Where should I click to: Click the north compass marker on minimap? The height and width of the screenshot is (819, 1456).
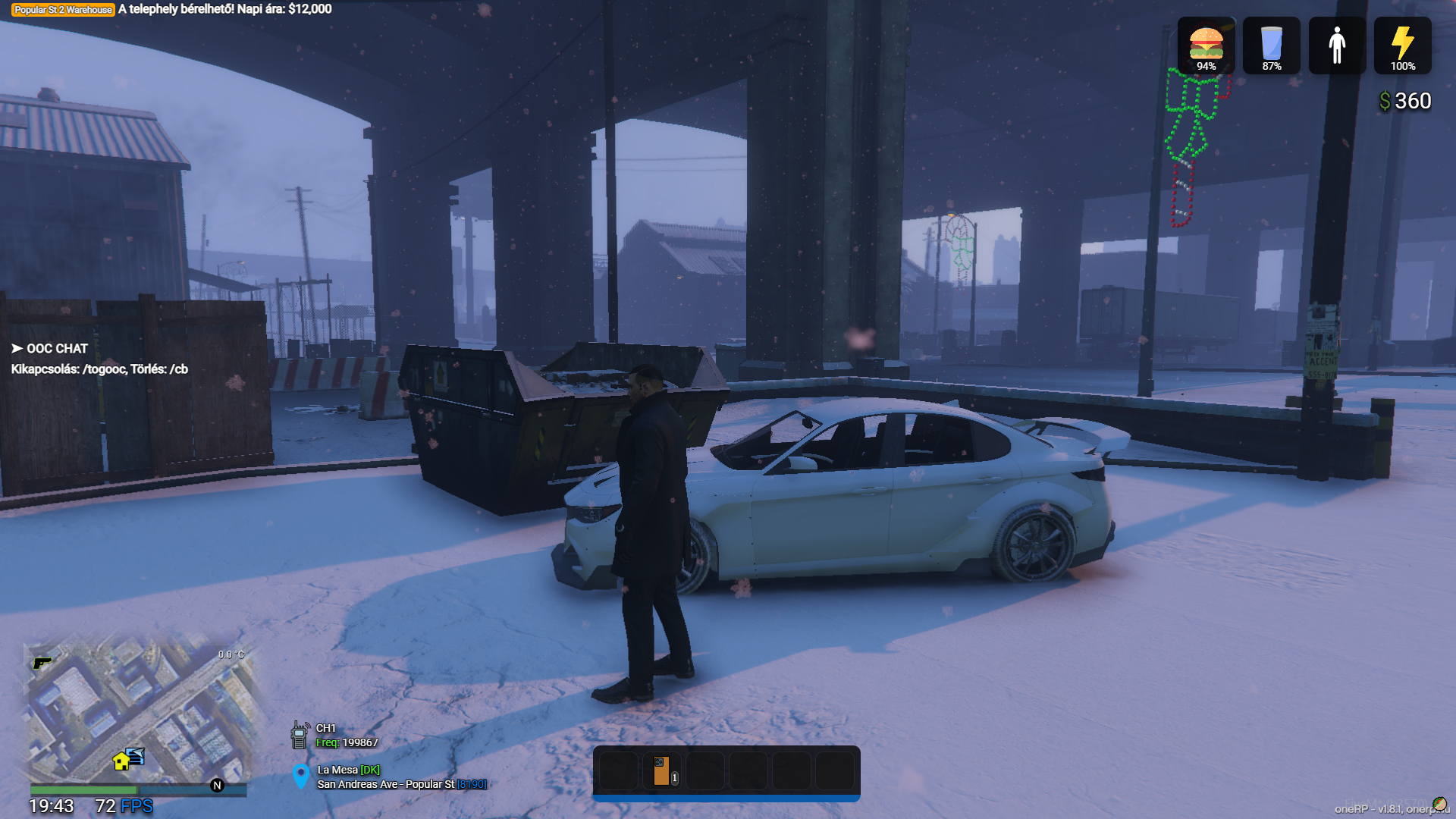coord(218,786)
